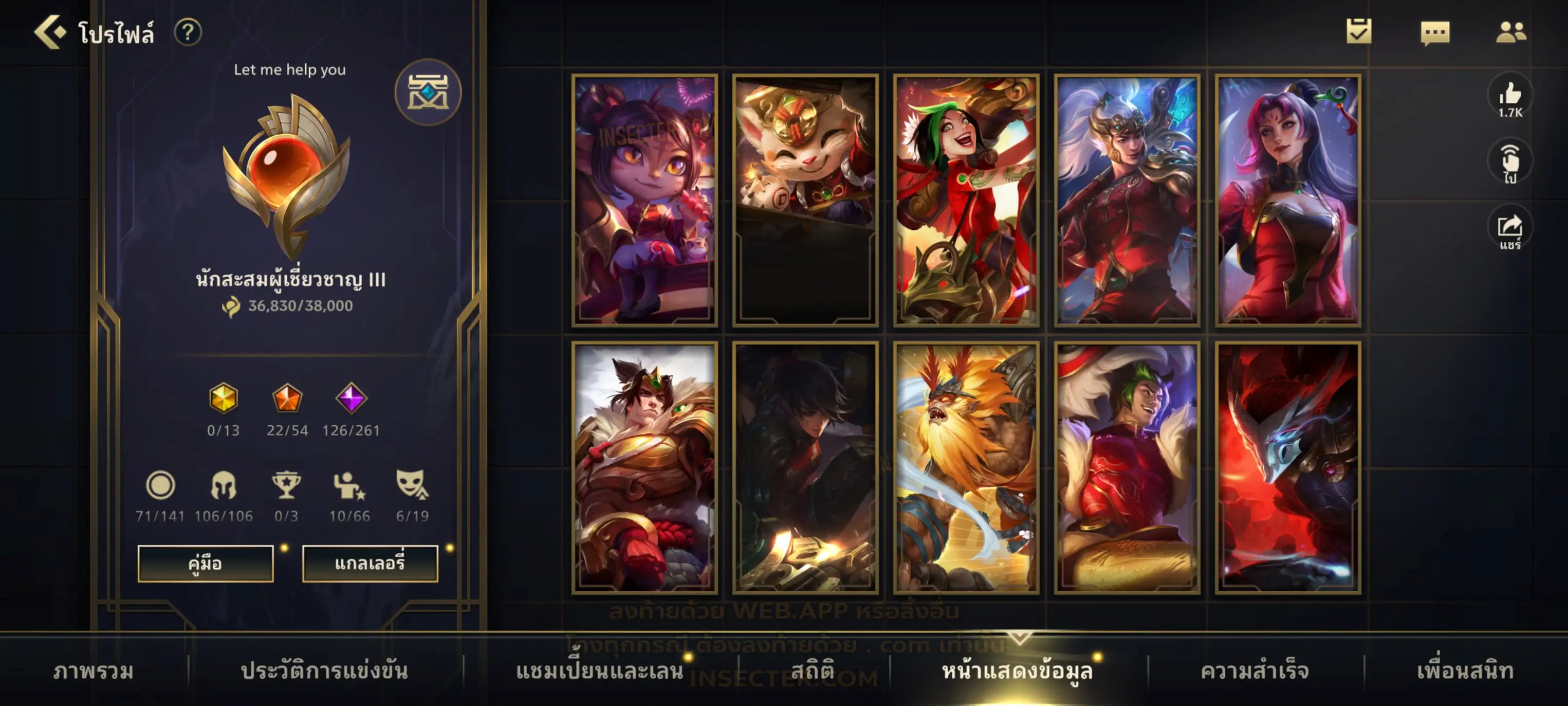Select the Teemo skin card
This screenshot has height=706, width=1568.
coord(805,200)
